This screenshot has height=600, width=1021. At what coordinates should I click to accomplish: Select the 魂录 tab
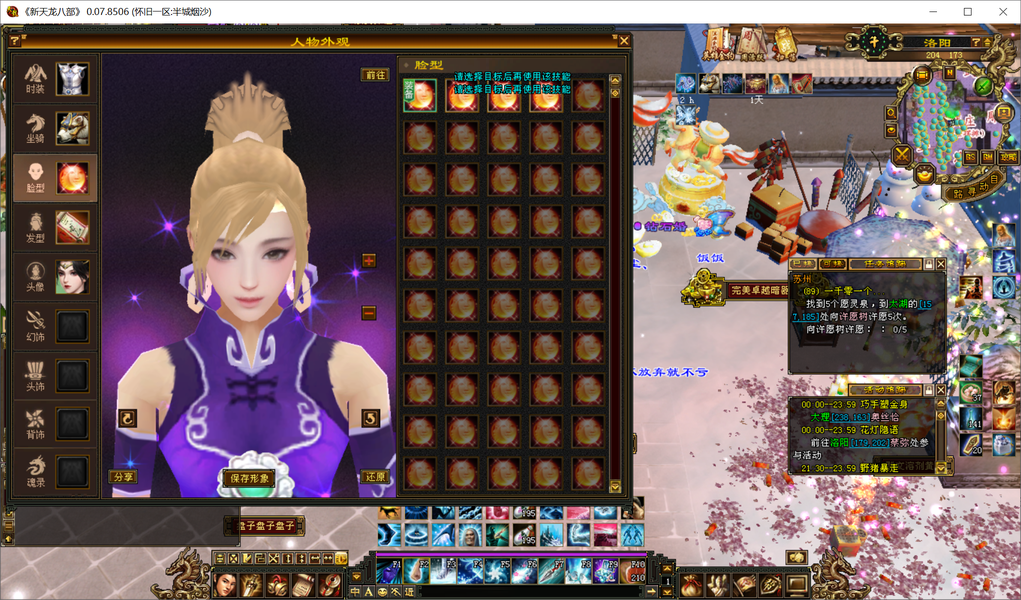[55, 471]
